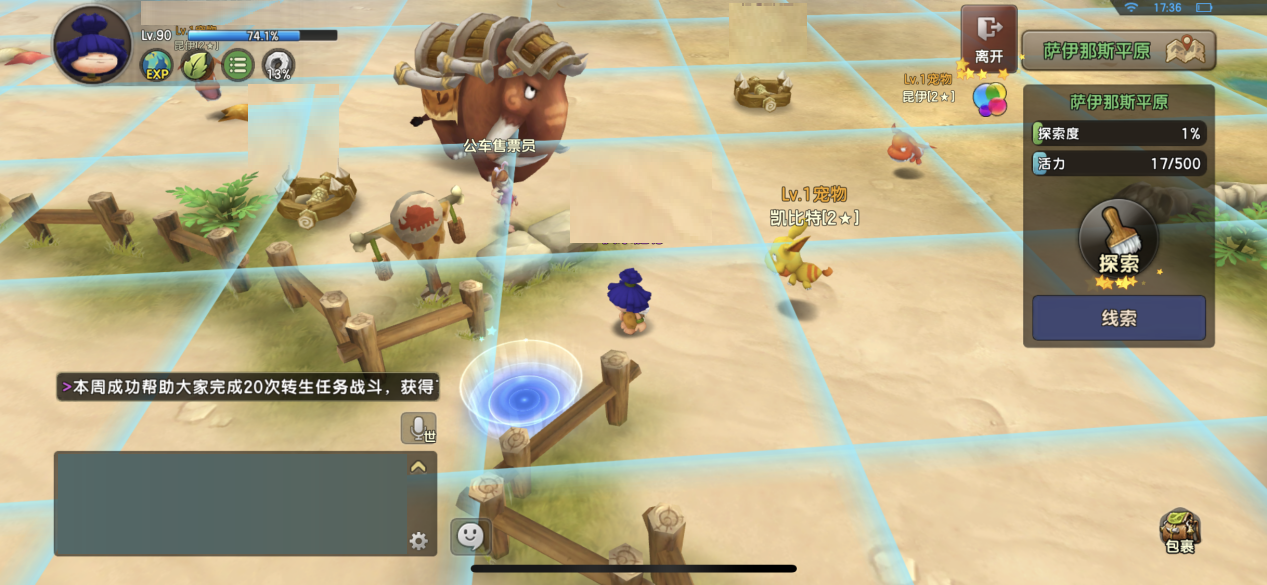Open the 线索 clues button
Image resolution: width=1267 pixels, height=585 pixels.
(x=1118, y=318)
